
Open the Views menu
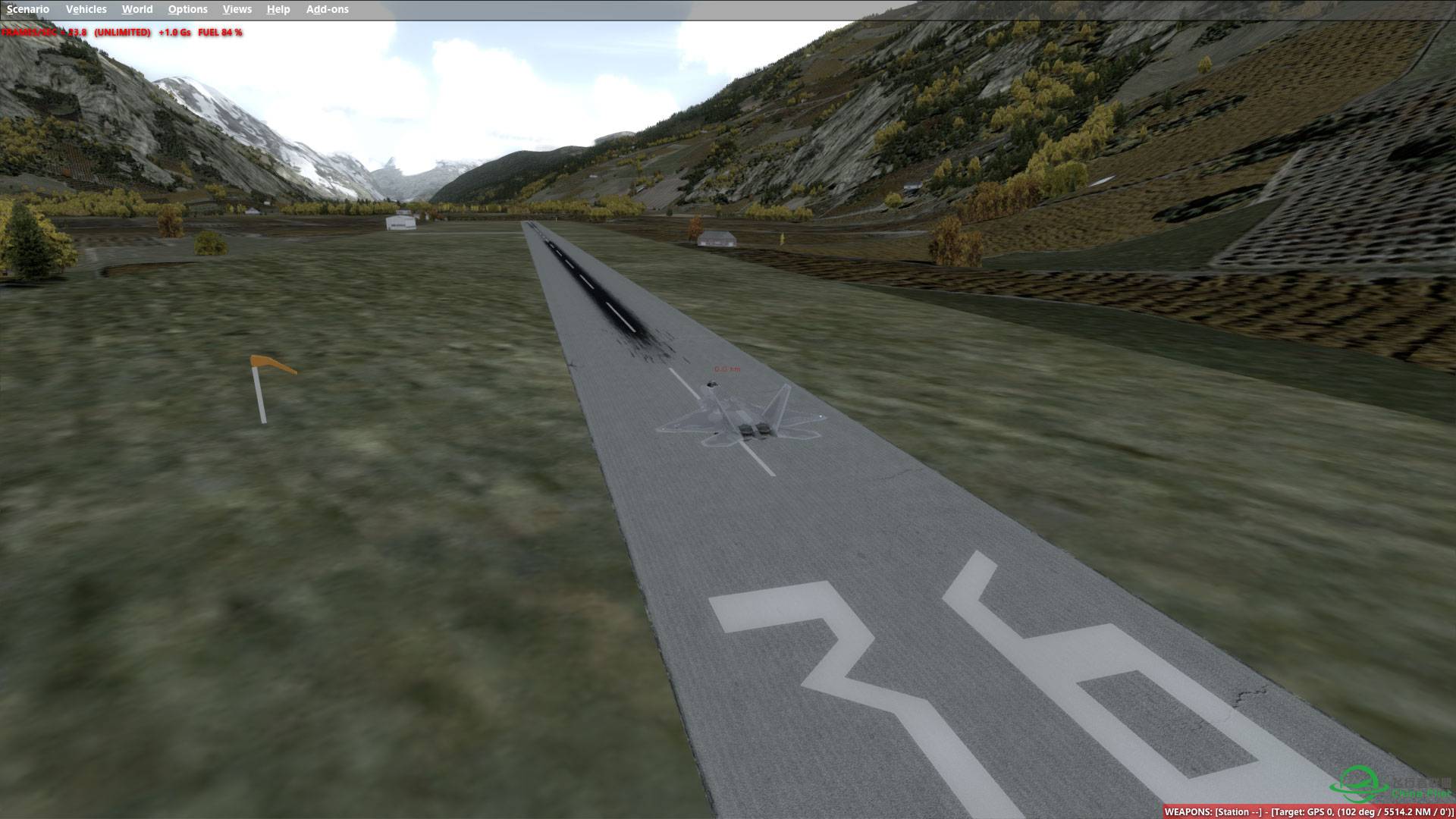[237, 9]
